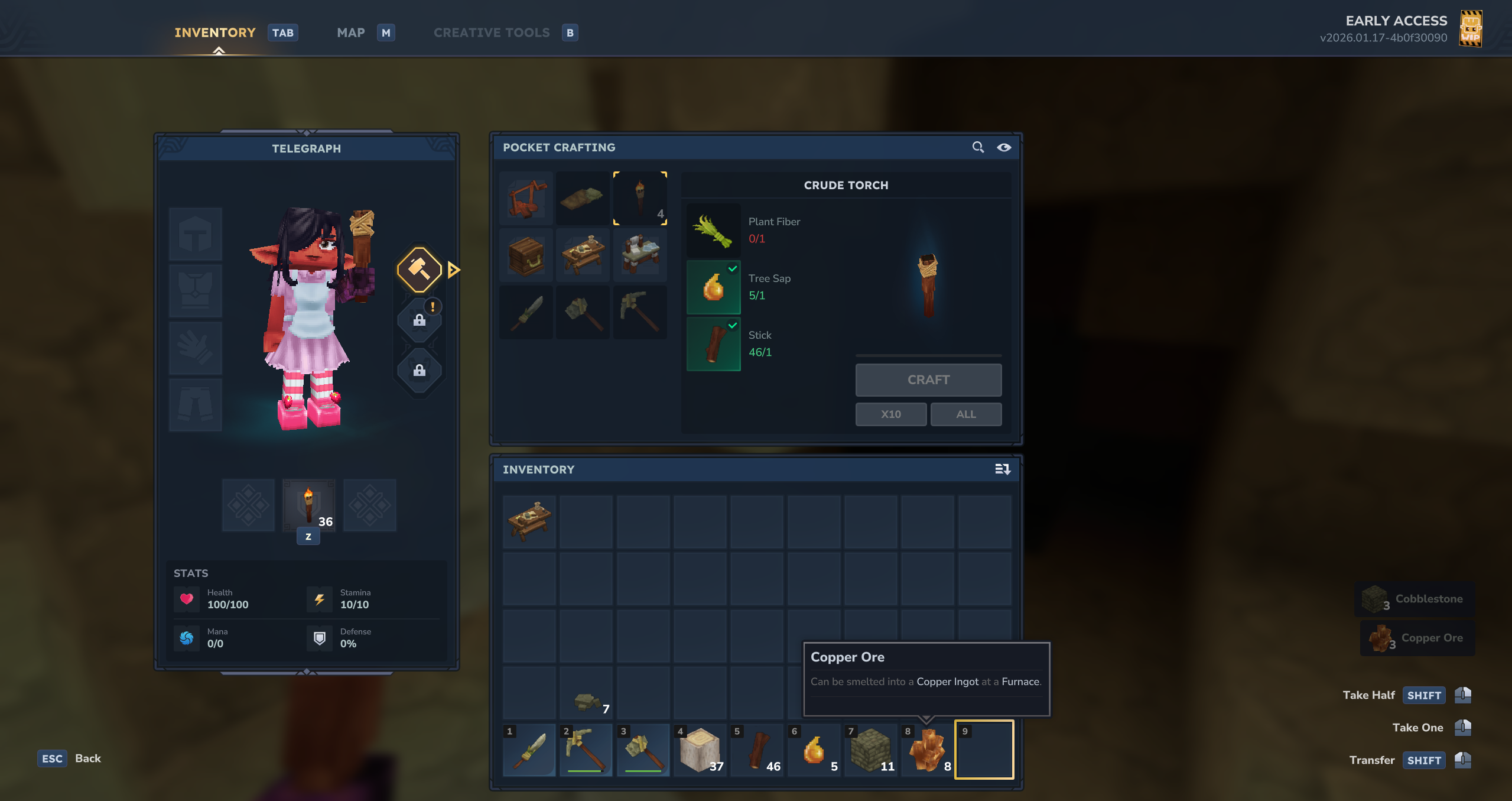1512x801 pixels.
Task: Click the equipped torch utility slot
Action: 308,505
